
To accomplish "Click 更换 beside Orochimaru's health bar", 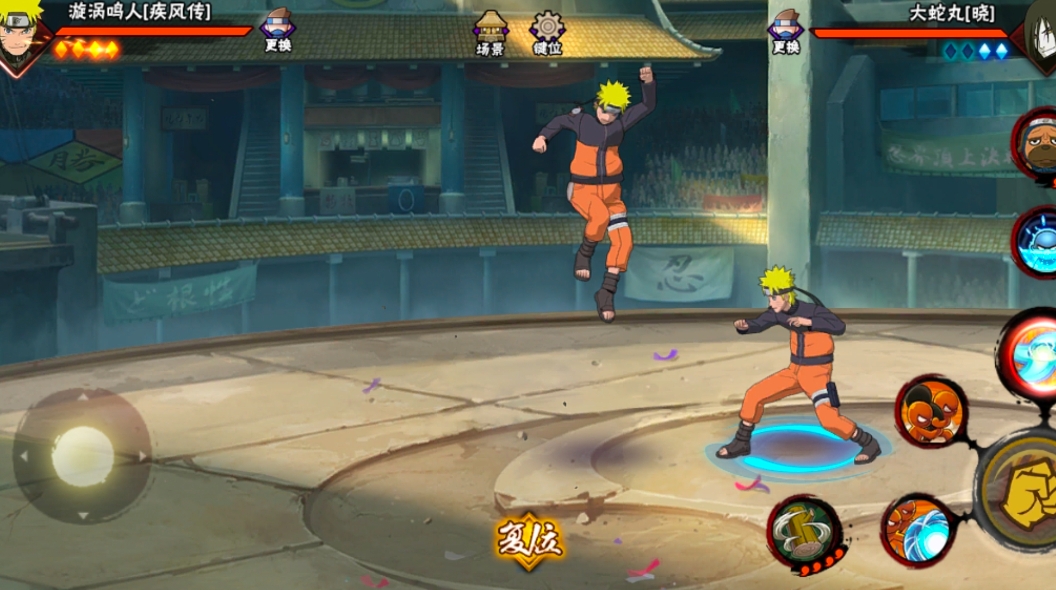I will pyautogui.click(x=786, y=30).
